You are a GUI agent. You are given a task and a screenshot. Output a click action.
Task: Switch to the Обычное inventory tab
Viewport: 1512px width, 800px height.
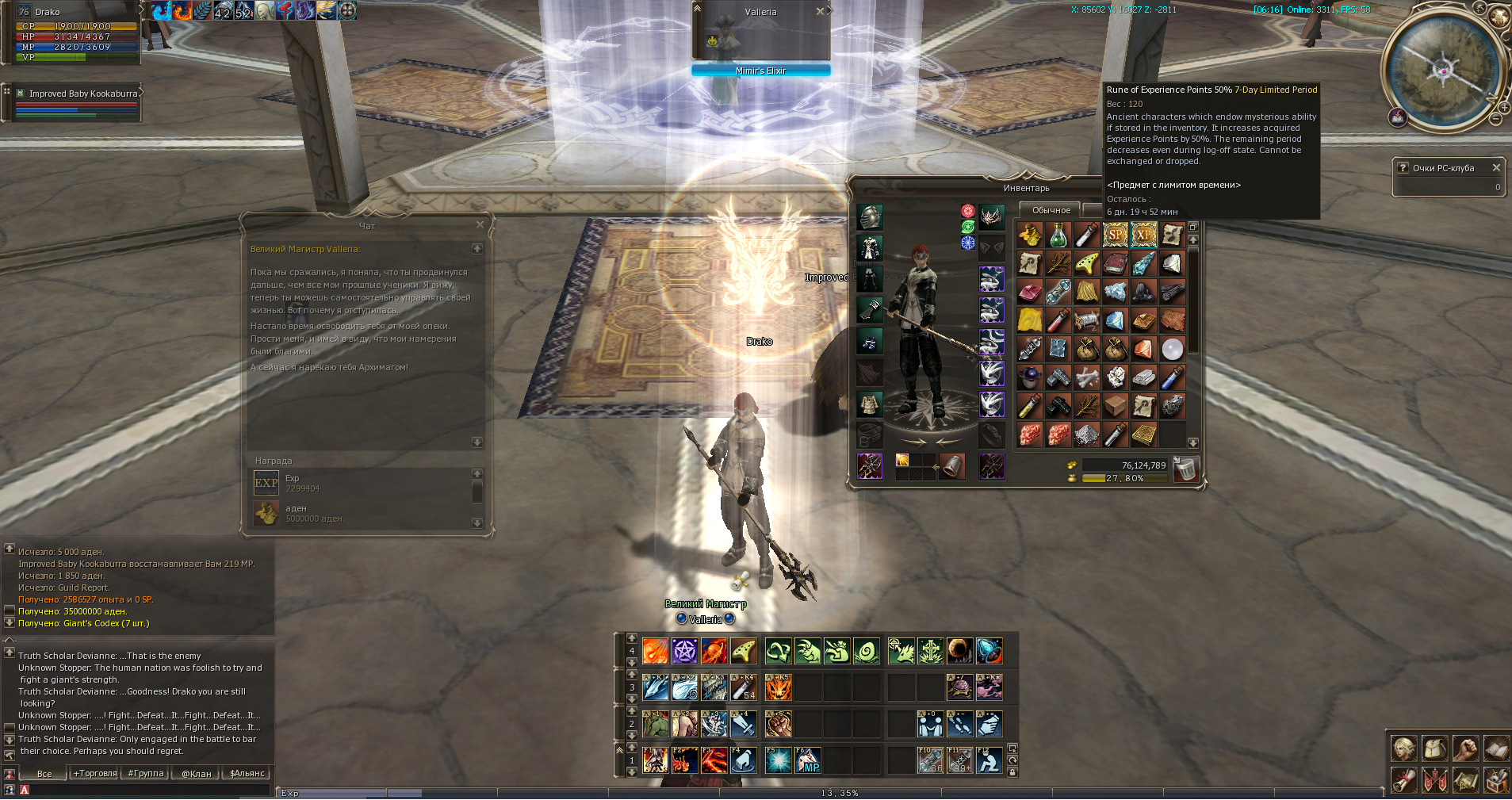point(1051,210)
